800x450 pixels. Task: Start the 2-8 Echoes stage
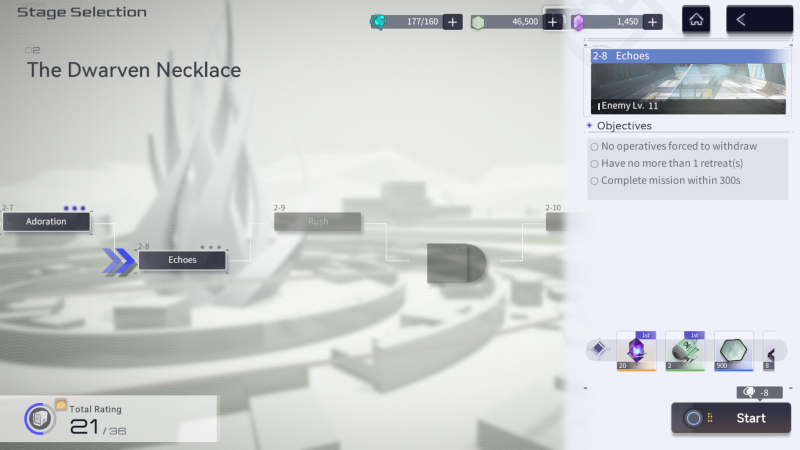click(x=731, y=418)
